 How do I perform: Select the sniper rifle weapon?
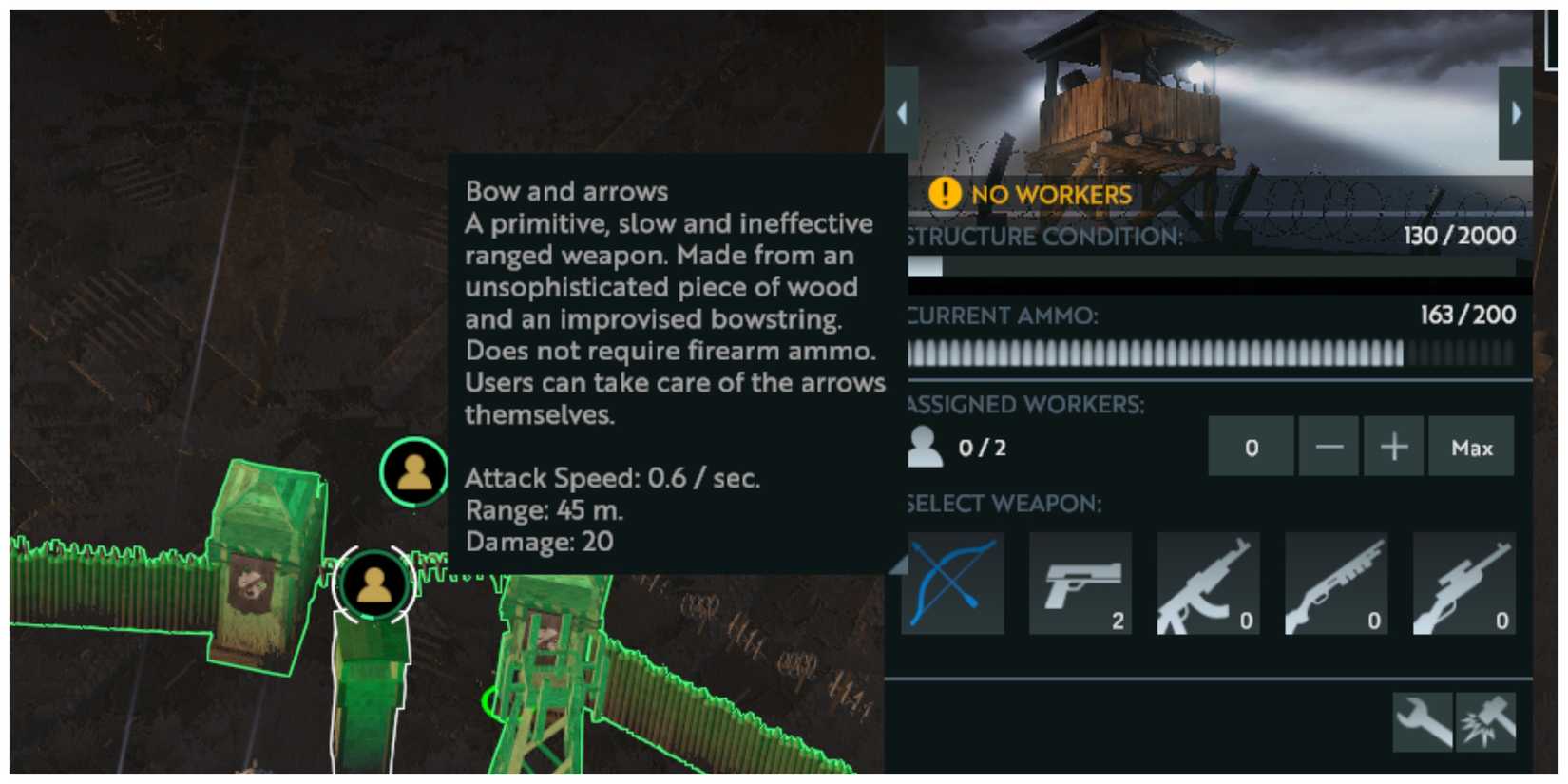[x=1463, y=582]
